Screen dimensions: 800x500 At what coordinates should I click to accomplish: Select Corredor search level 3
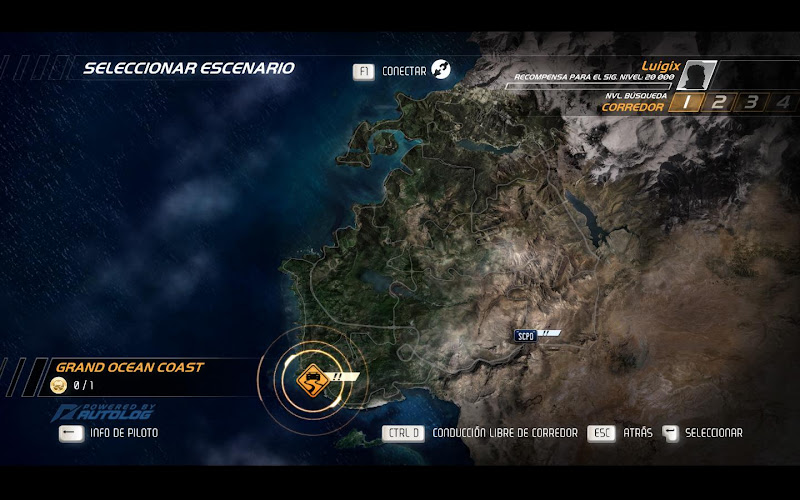click(751, 101)
